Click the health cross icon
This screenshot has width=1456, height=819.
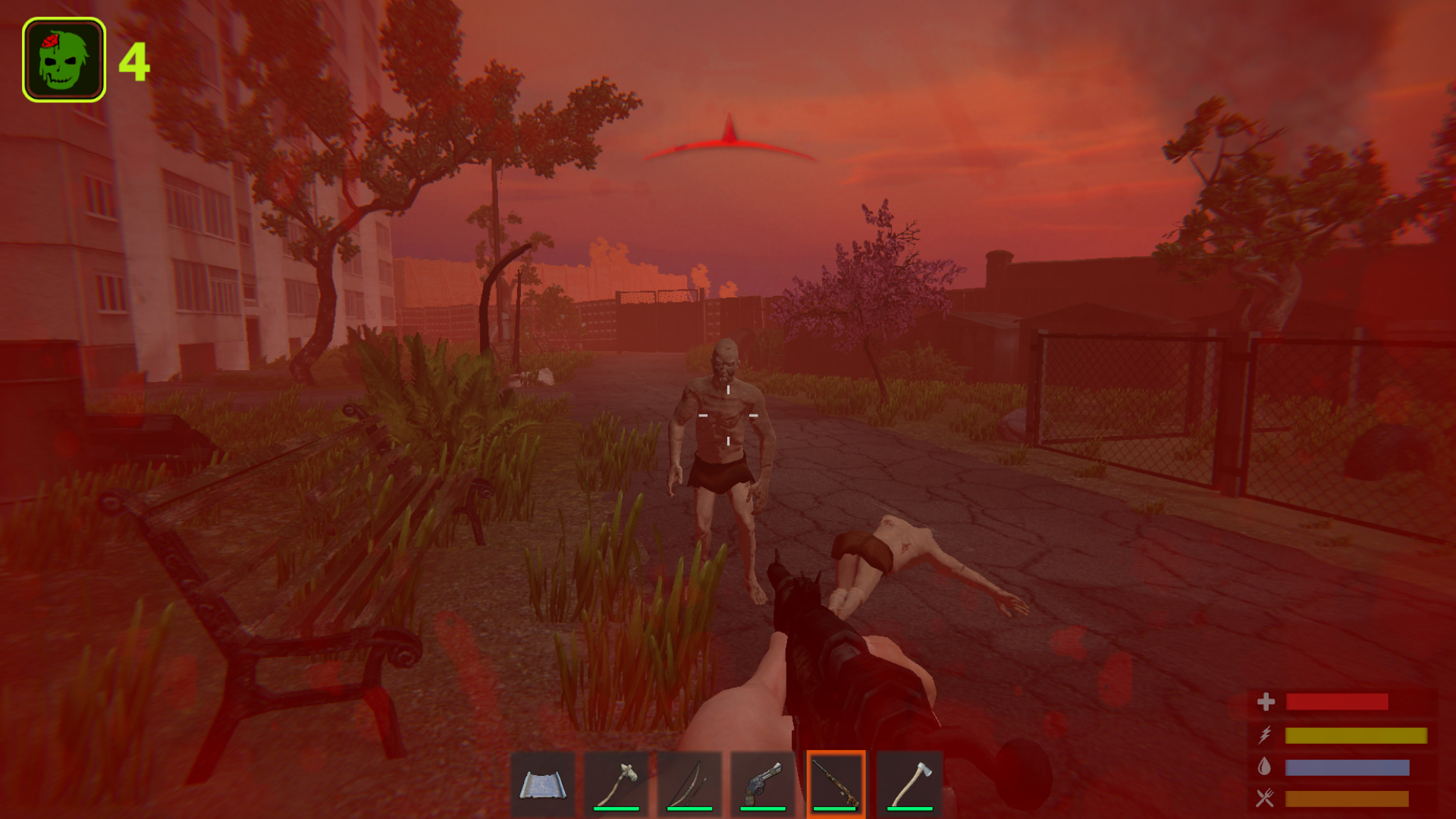[1266, 702]
